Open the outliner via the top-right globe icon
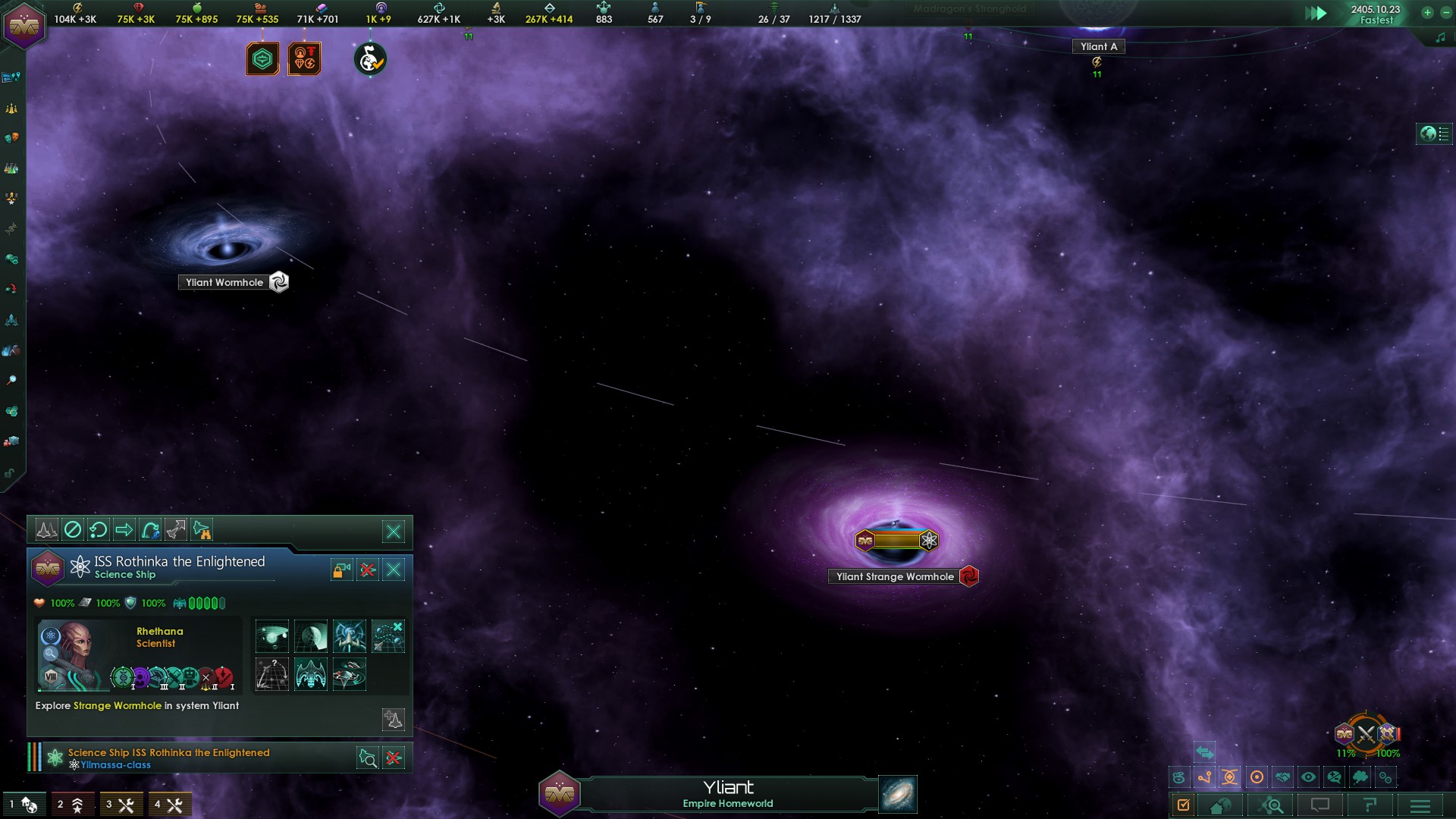Screen dimensions: 1456x819 coord(1429,133)
